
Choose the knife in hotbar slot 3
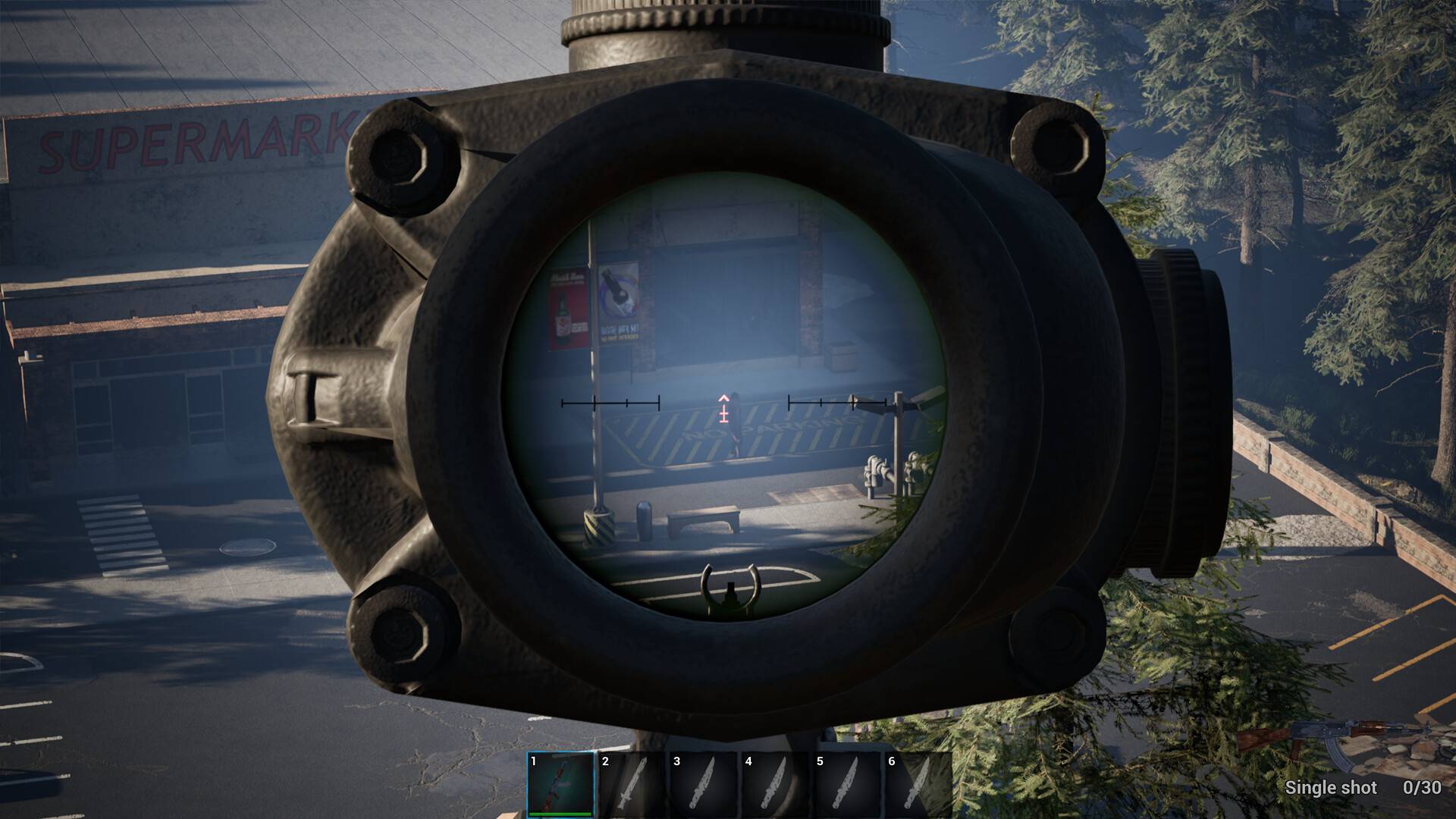click(704, 783)
